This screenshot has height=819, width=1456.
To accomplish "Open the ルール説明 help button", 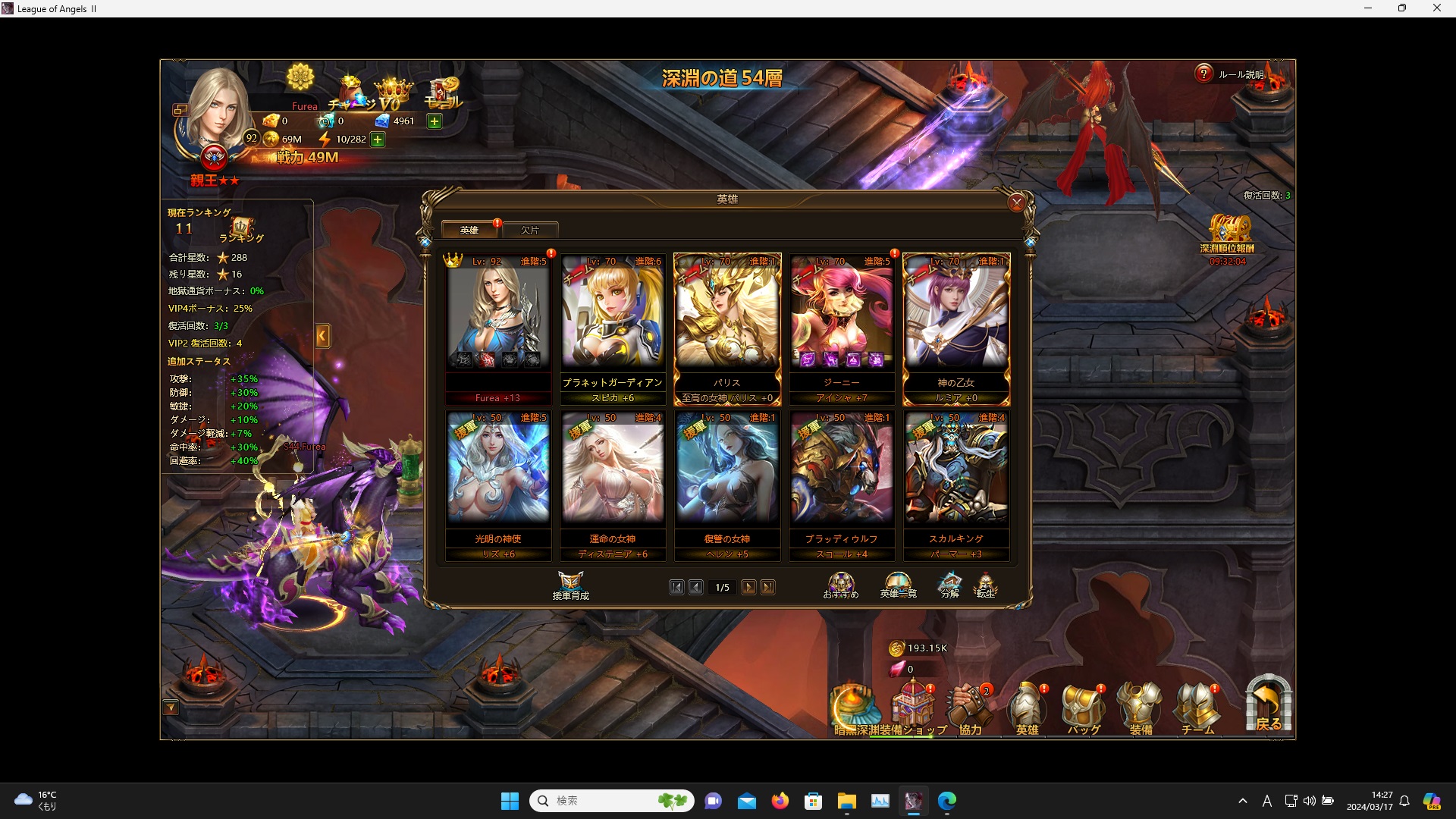I will point(1203,74).
